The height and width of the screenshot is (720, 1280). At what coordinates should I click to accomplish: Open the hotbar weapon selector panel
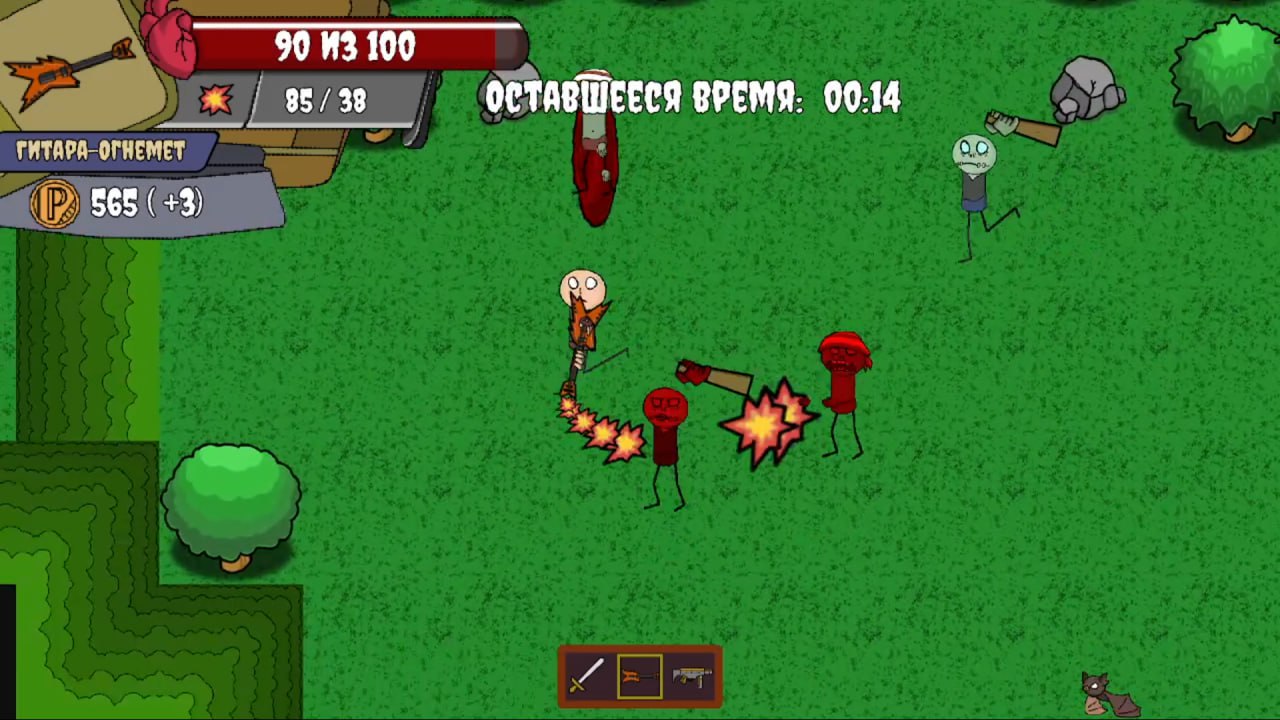[x=640, y=676]
